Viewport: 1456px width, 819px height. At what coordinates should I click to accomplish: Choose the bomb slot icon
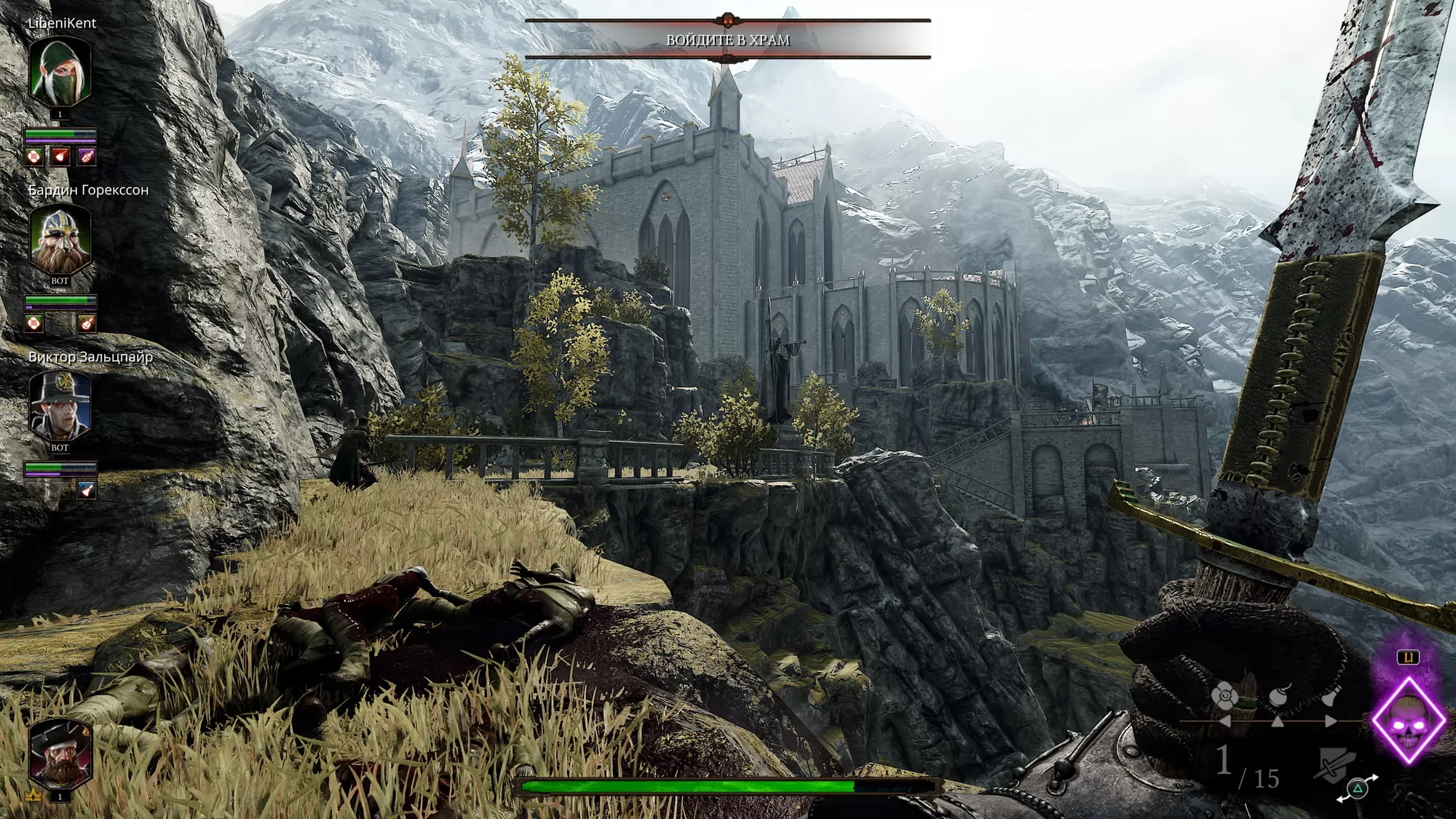tap(1279, 696)
